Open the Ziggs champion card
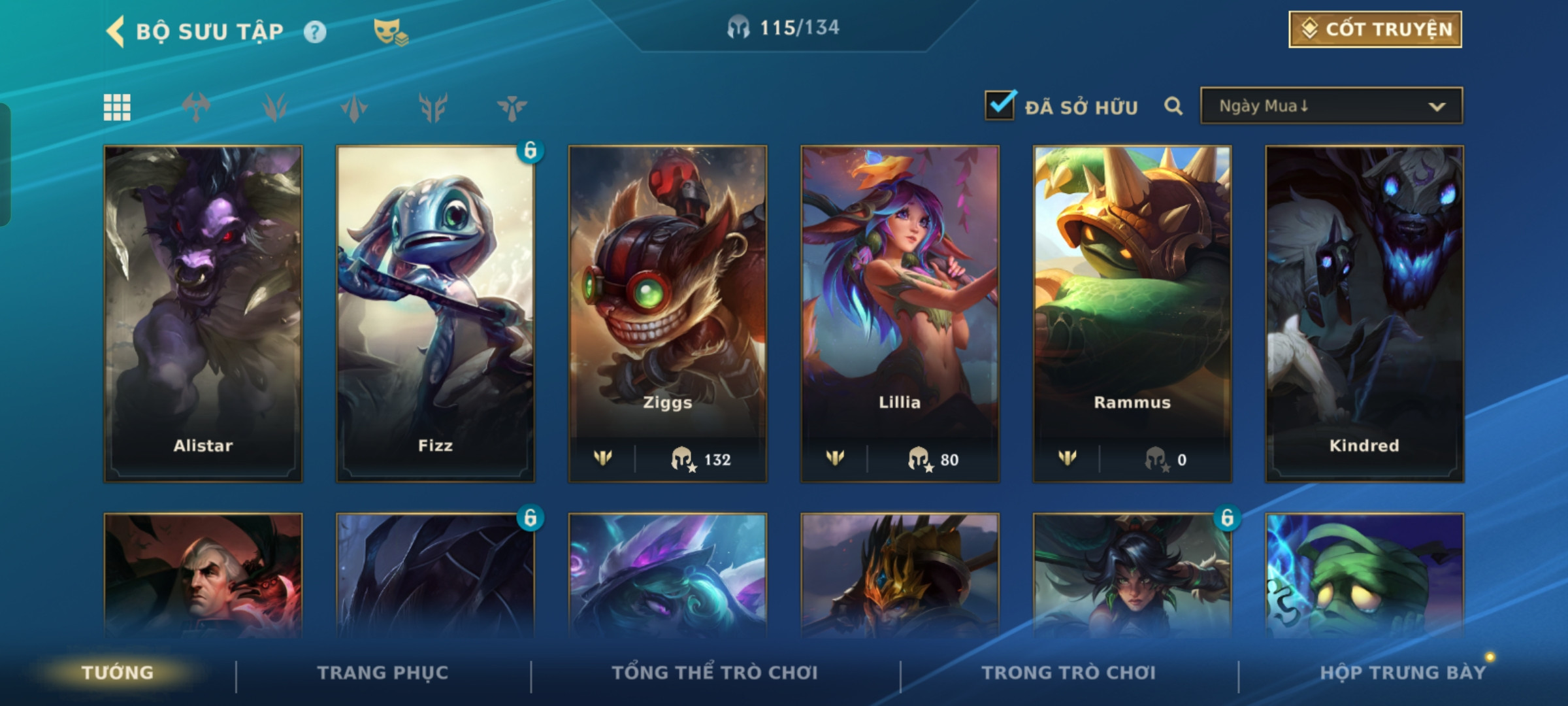The image size is (1568, 706). [668, 314]
